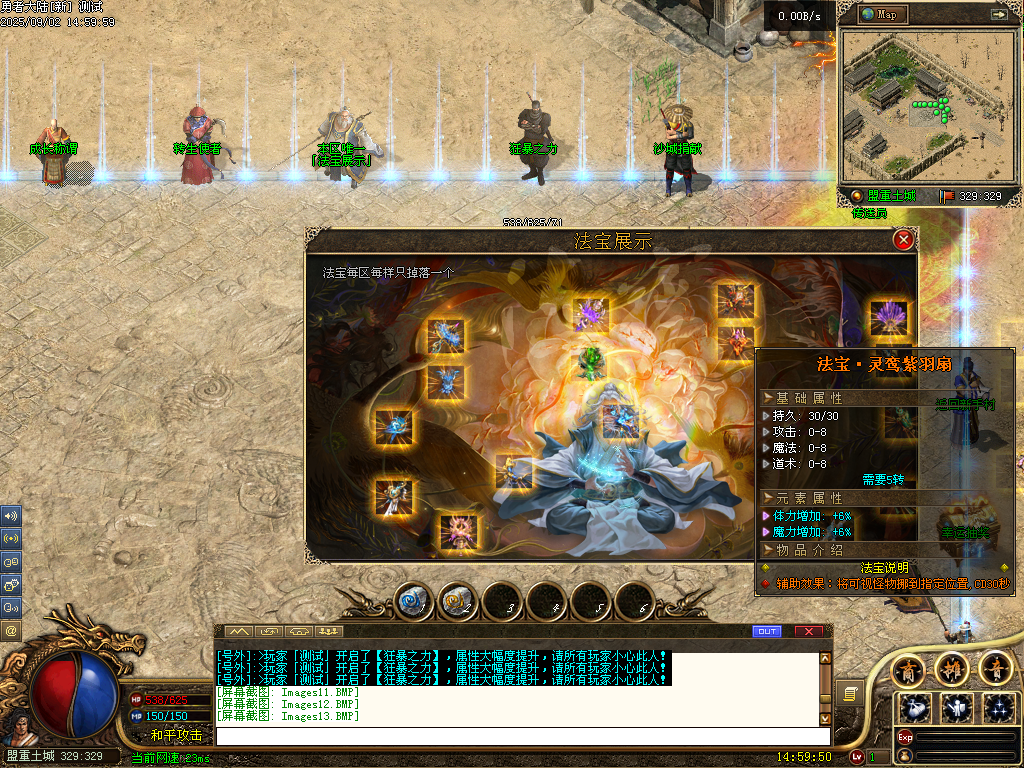1024x768 pixels.
Task: Click the pink lotus treasure icon
Action: click(x=459, y=530)
